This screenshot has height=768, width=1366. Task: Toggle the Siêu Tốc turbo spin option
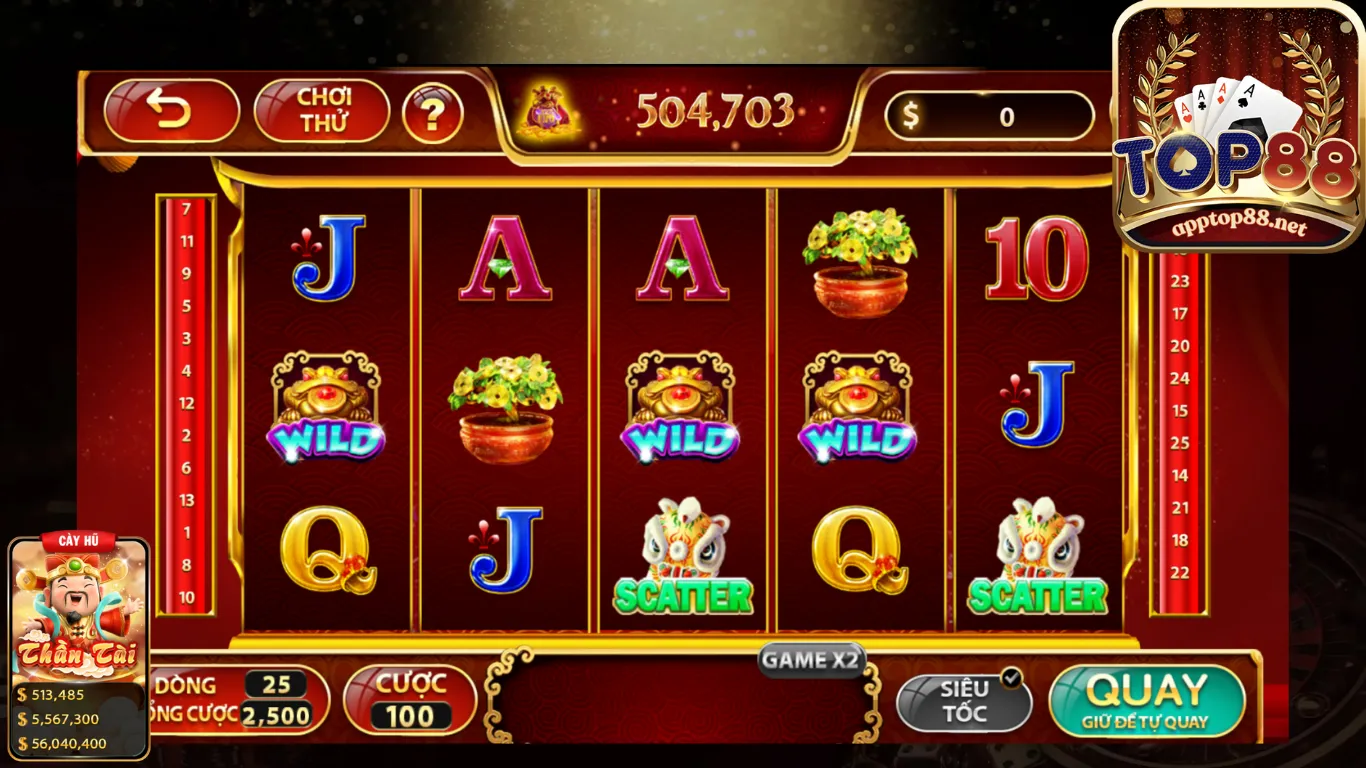(963, 702)
